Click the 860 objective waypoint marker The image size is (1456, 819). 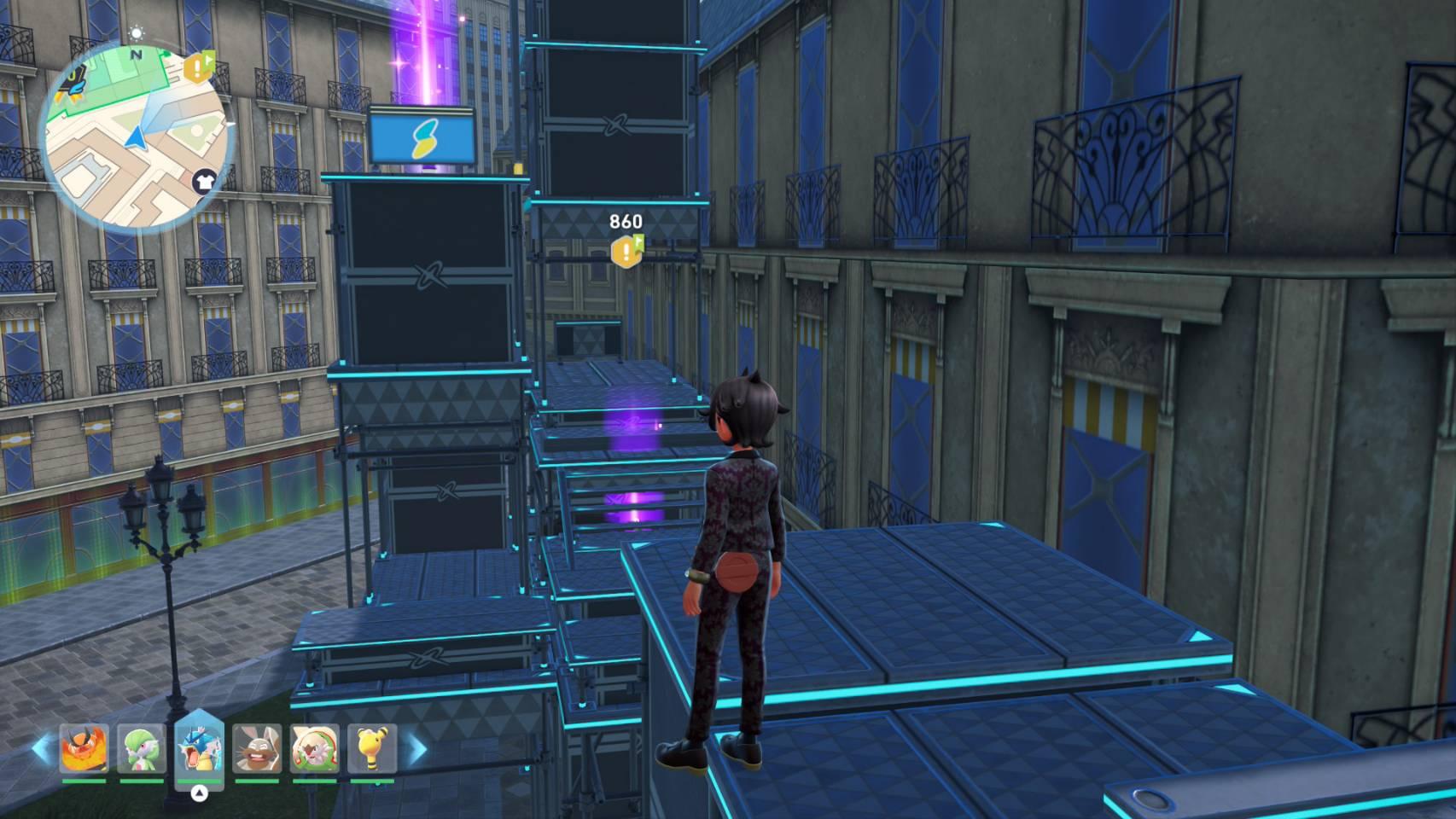click(x=627, y=250)
